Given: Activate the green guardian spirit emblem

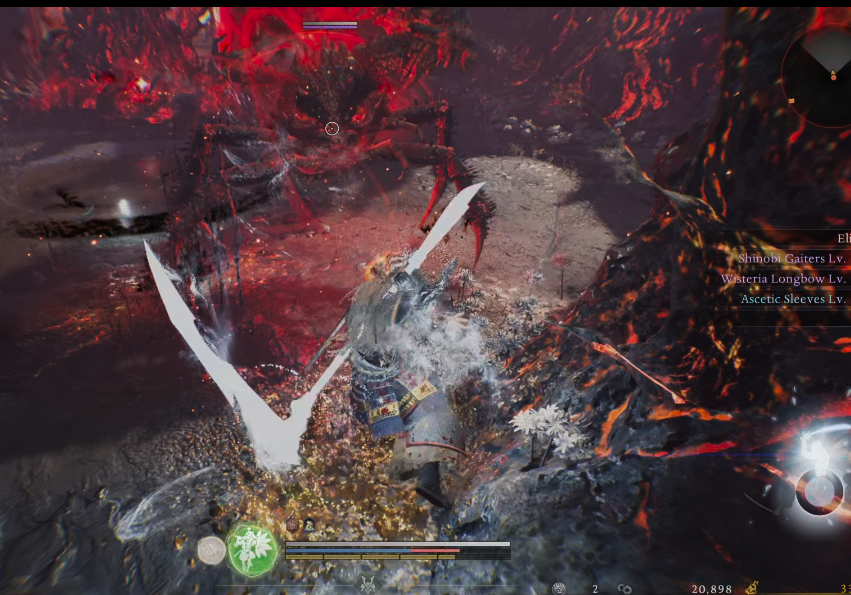Looking at the screenshot, I should tap(252, 549).
